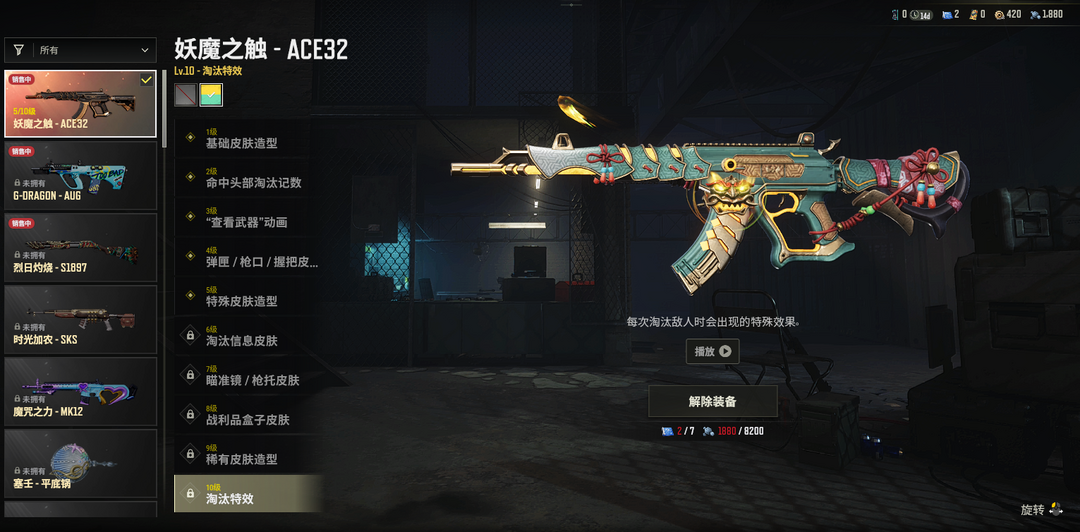Select the 烈日灼烧 - S1897 skin
Image resolution: width=1080 pixels, height=532 pixels.
pyautogui.click(x=80, y=247)
